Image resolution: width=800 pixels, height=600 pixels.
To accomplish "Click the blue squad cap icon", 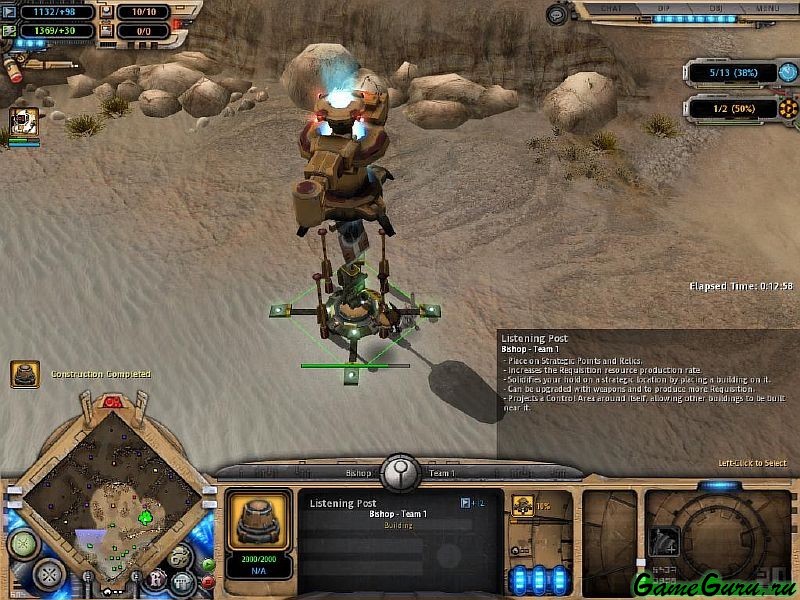I will point(790,73).
